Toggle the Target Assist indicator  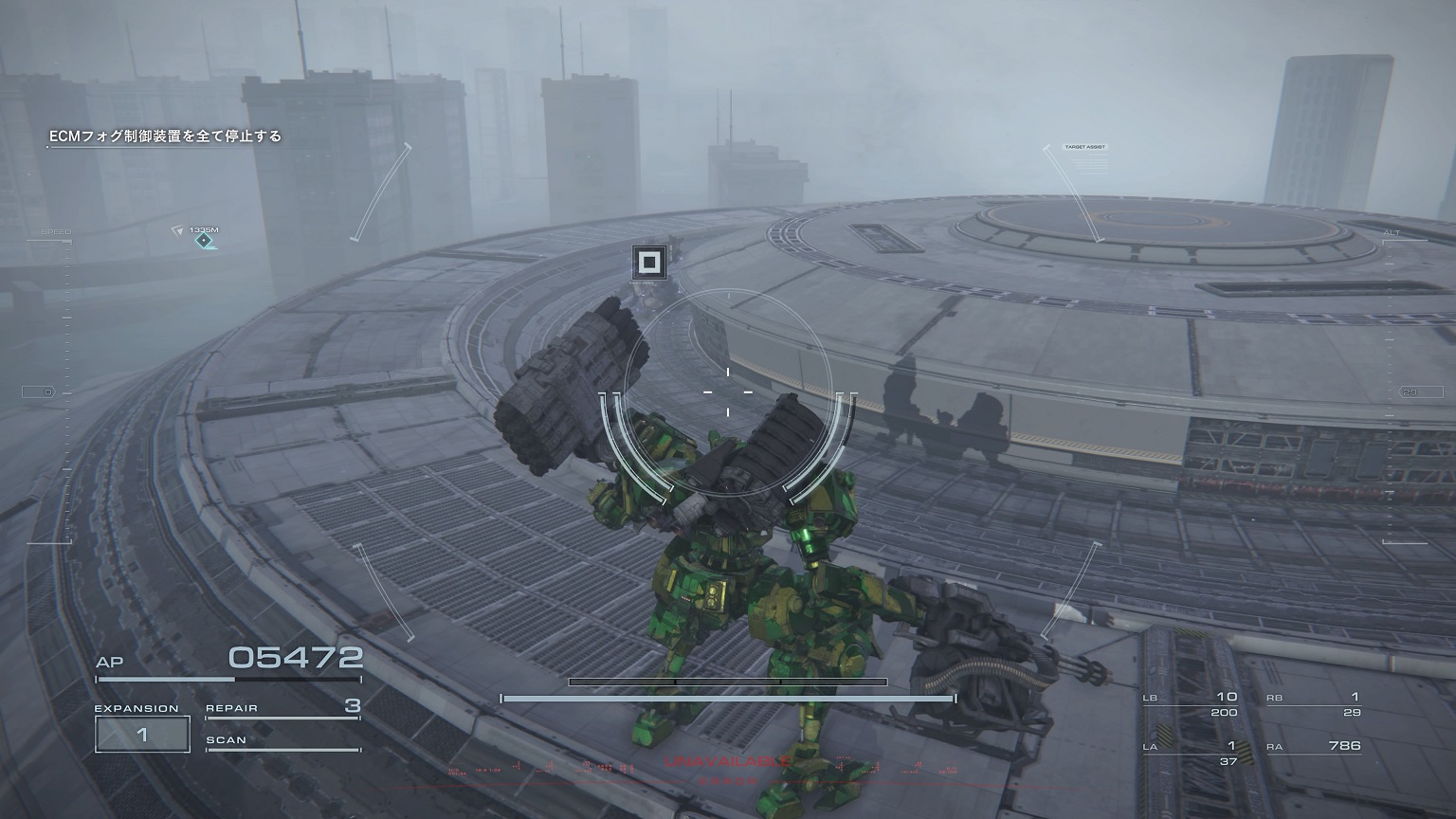point(1084,148)
